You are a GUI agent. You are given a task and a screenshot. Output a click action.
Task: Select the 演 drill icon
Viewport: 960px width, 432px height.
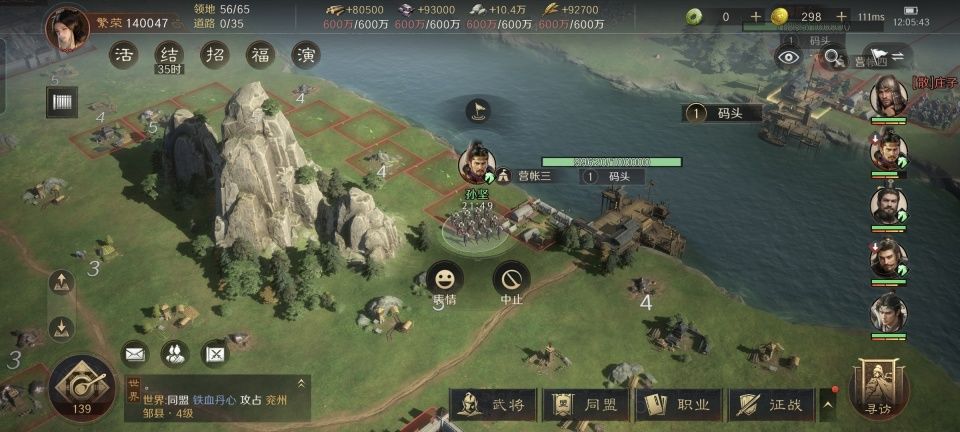tap(306, 54)
